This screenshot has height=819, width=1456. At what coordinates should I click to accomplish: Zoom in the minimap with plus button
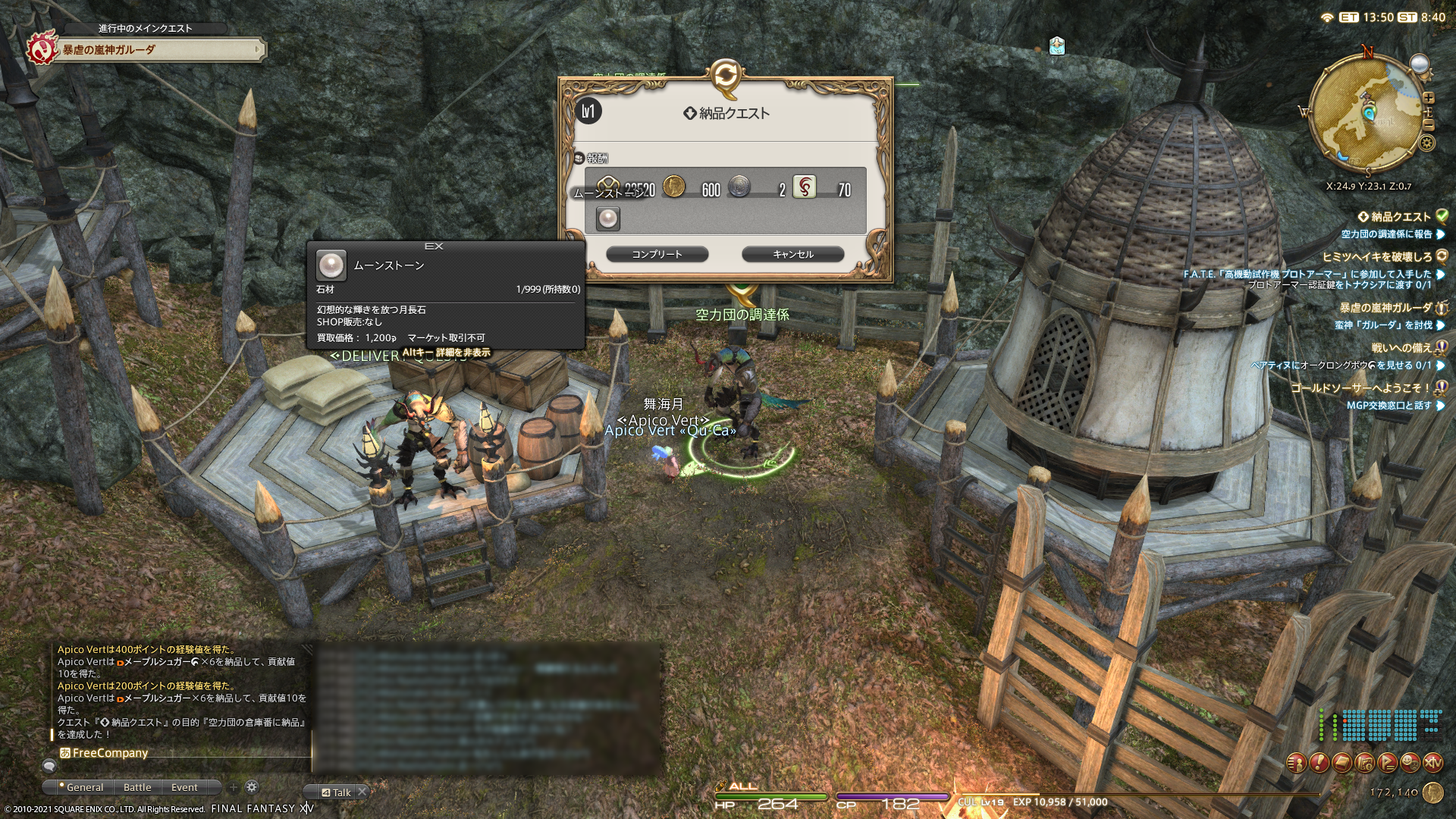pos(1429,98)
